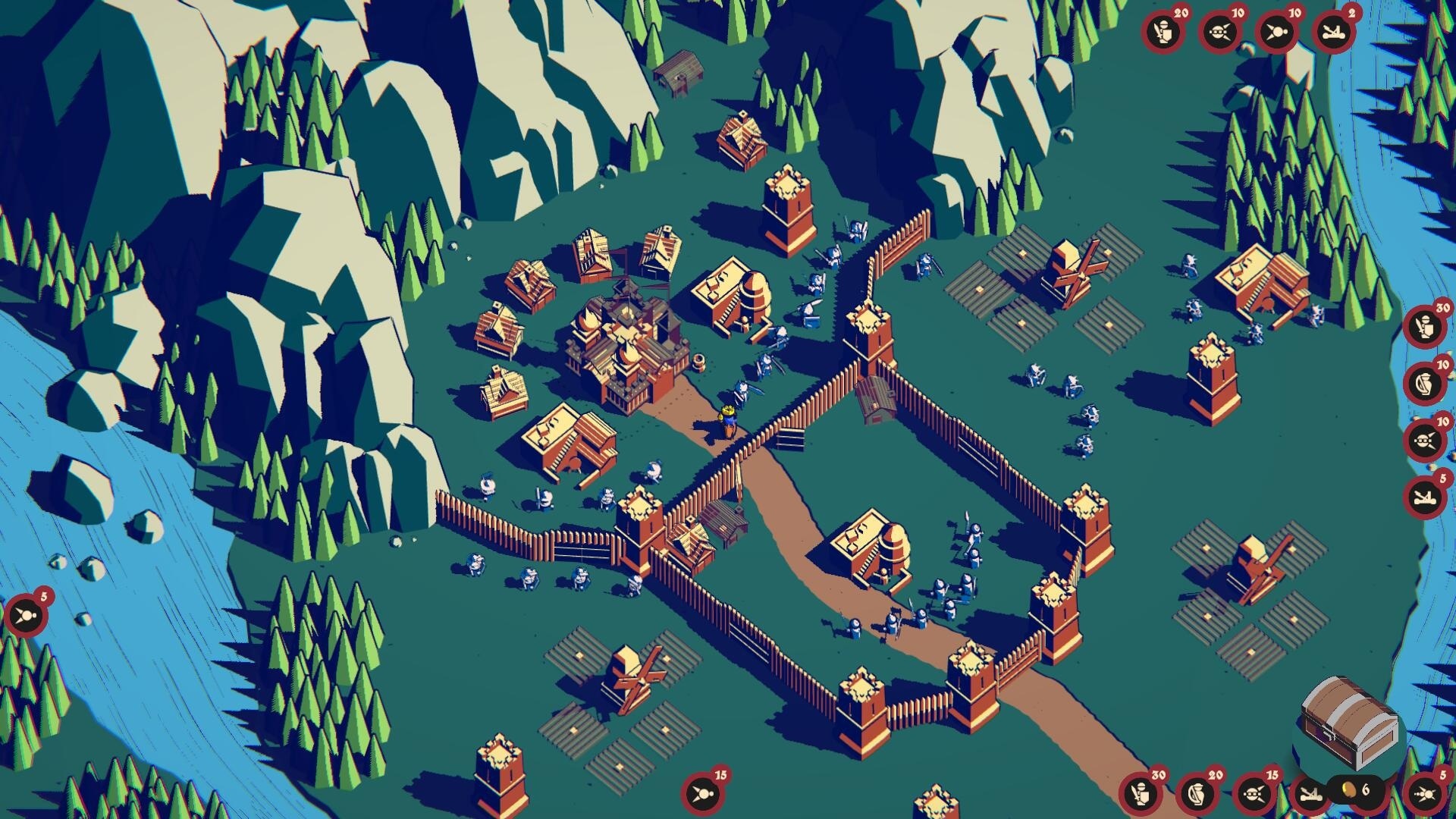1456x819 pixels.
Task: Select the catapult wave icon marked 5
Action: click(1425, 497)
